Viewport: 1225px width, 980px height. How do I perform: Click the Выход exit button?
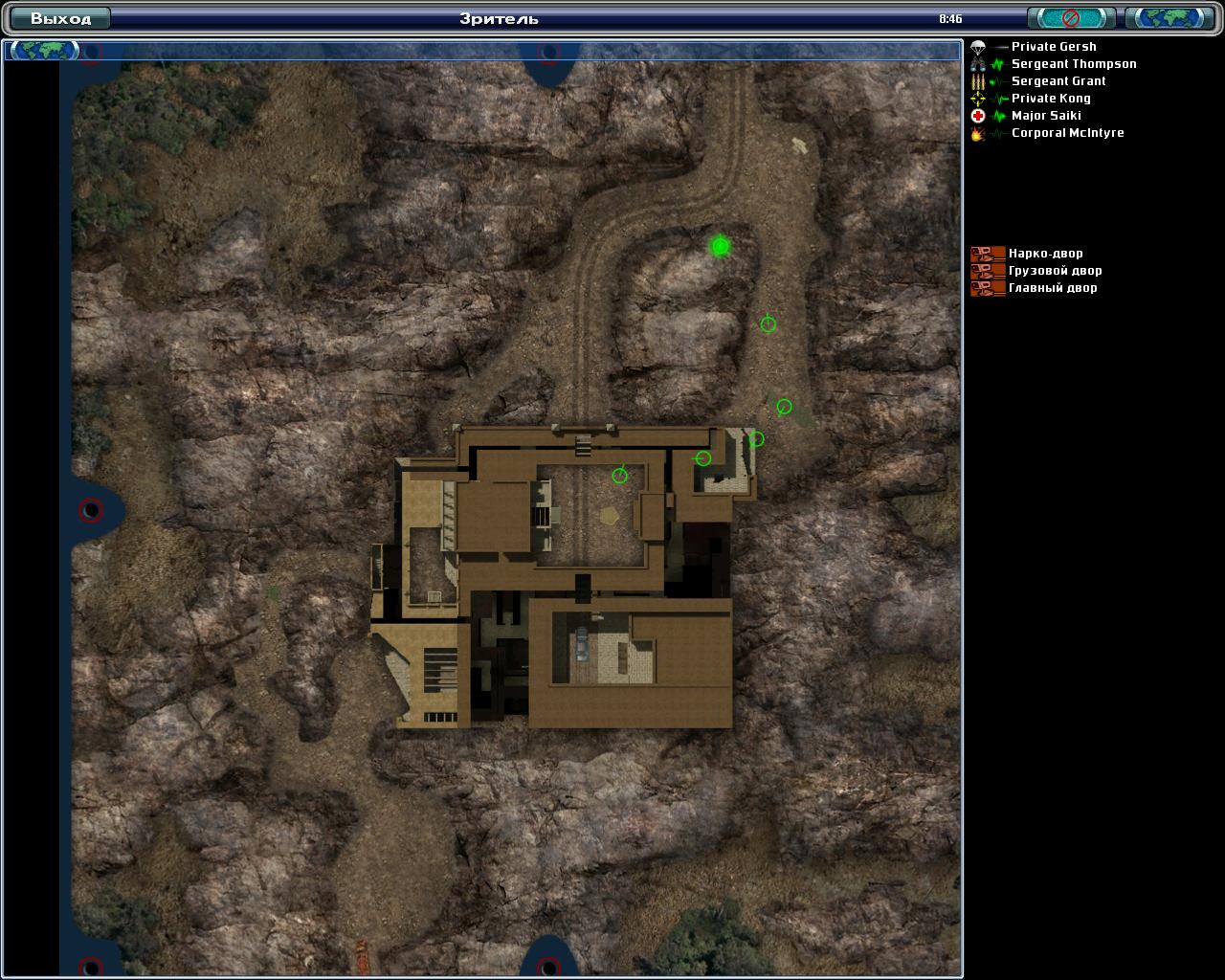[59, 18]
